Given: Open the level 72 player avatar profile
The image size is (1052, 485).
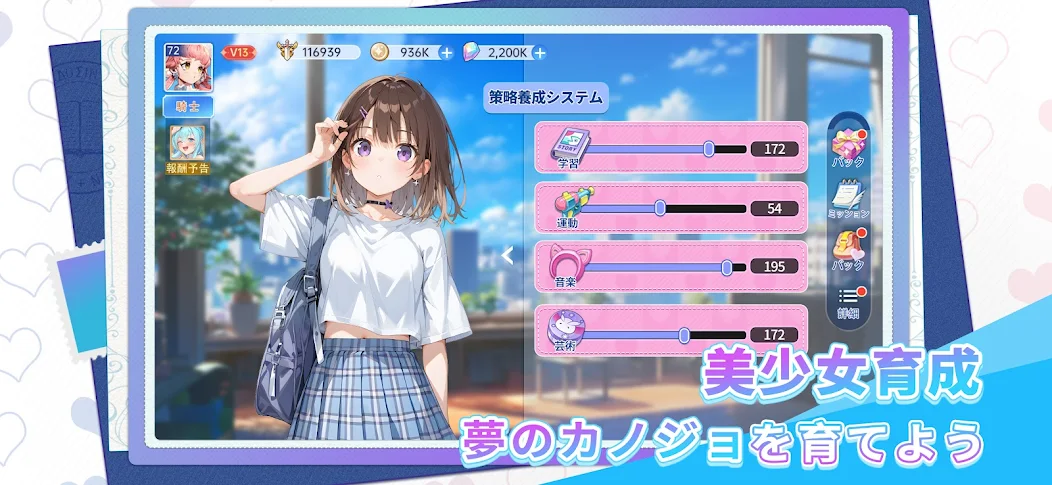Looking at the screenshot, I should pos(188,67).
